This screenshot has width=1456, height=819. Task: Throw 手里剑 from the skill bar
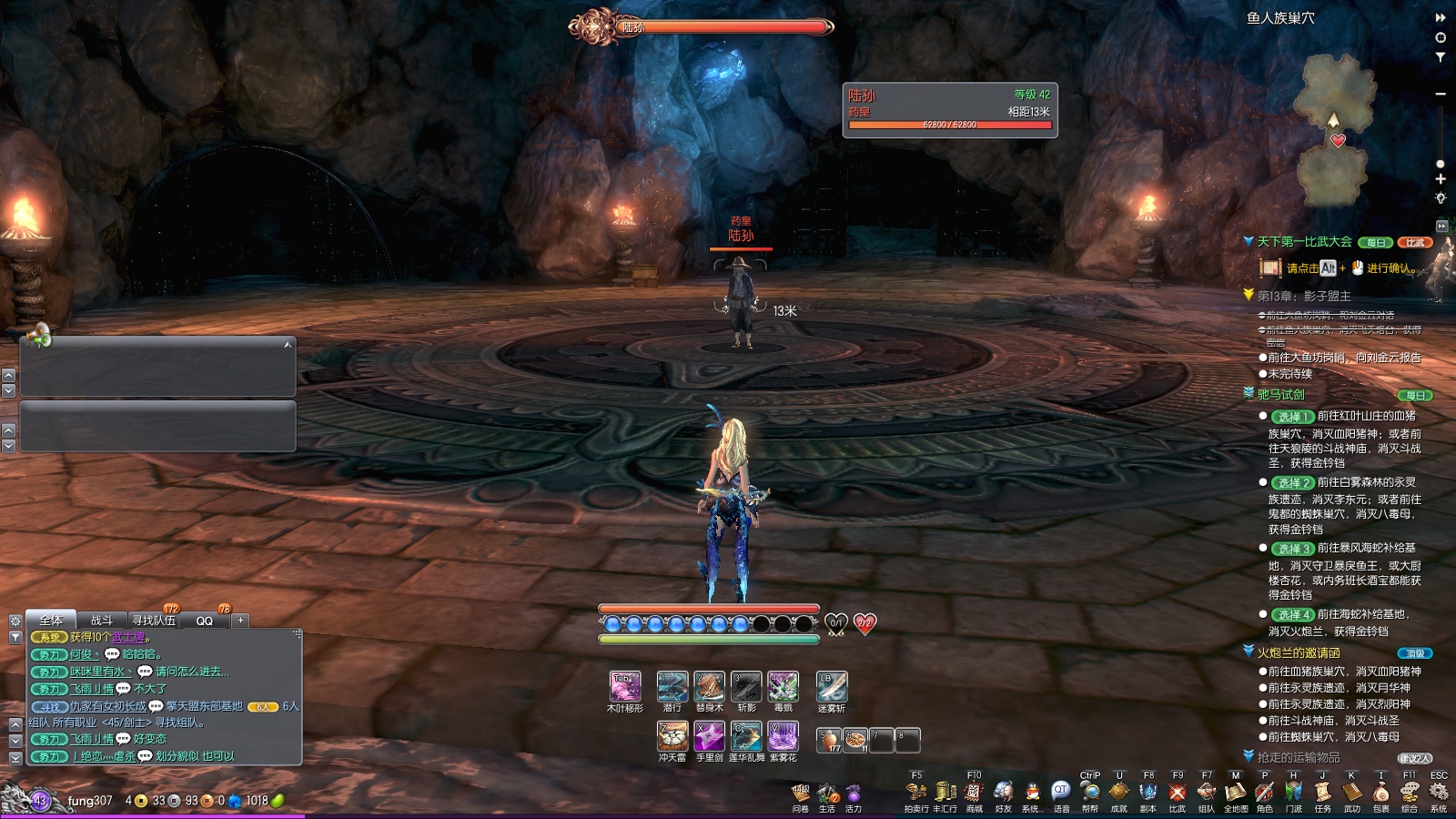[709, 735]
